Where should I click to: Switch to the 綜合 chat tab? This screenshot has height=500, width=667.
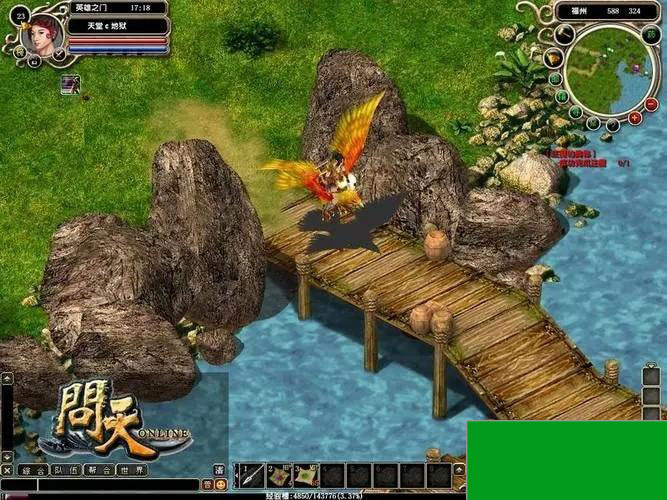tap(35, 470)
